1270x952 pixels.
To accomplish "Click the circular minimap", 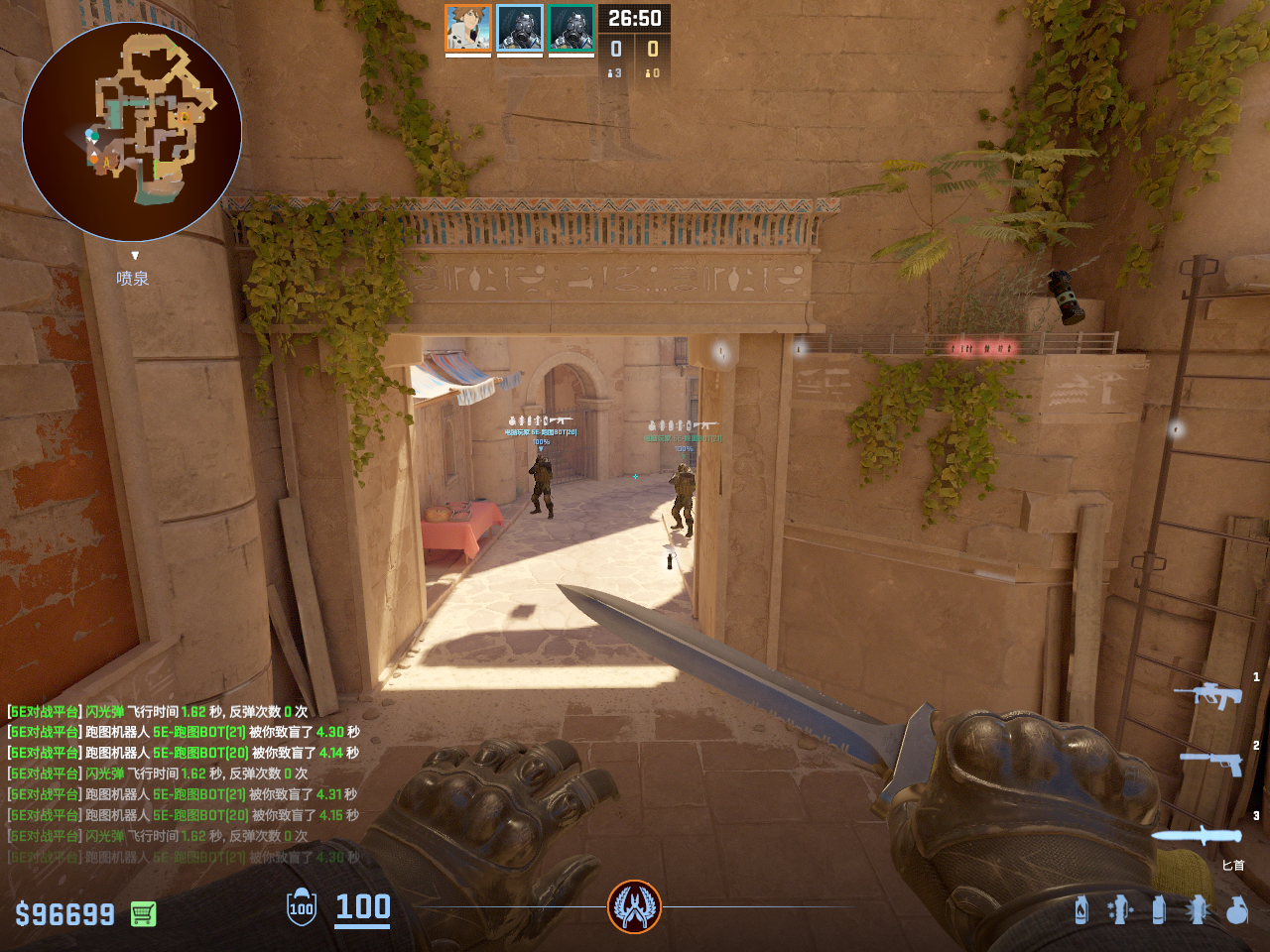I will [x=132, y=131].
